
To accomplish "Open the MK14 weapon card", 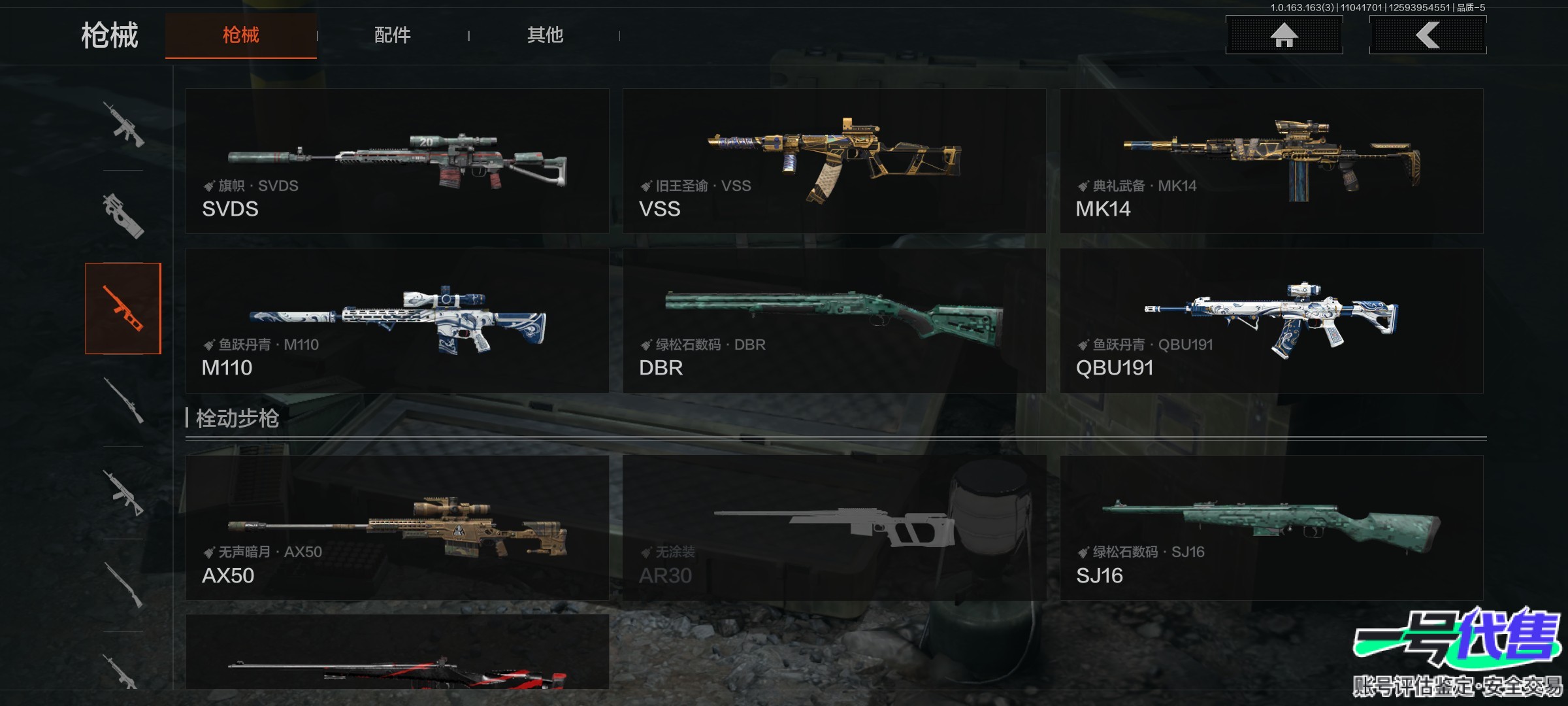I will (x=1271, y=161).
